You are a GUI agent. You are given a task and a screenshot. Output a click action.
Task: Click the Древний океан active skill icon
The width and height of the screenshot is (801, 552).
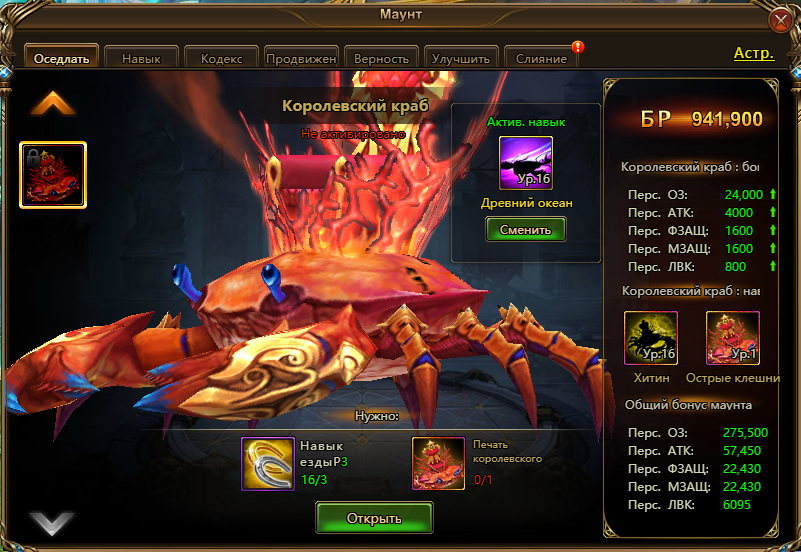(x=526, y=162)
